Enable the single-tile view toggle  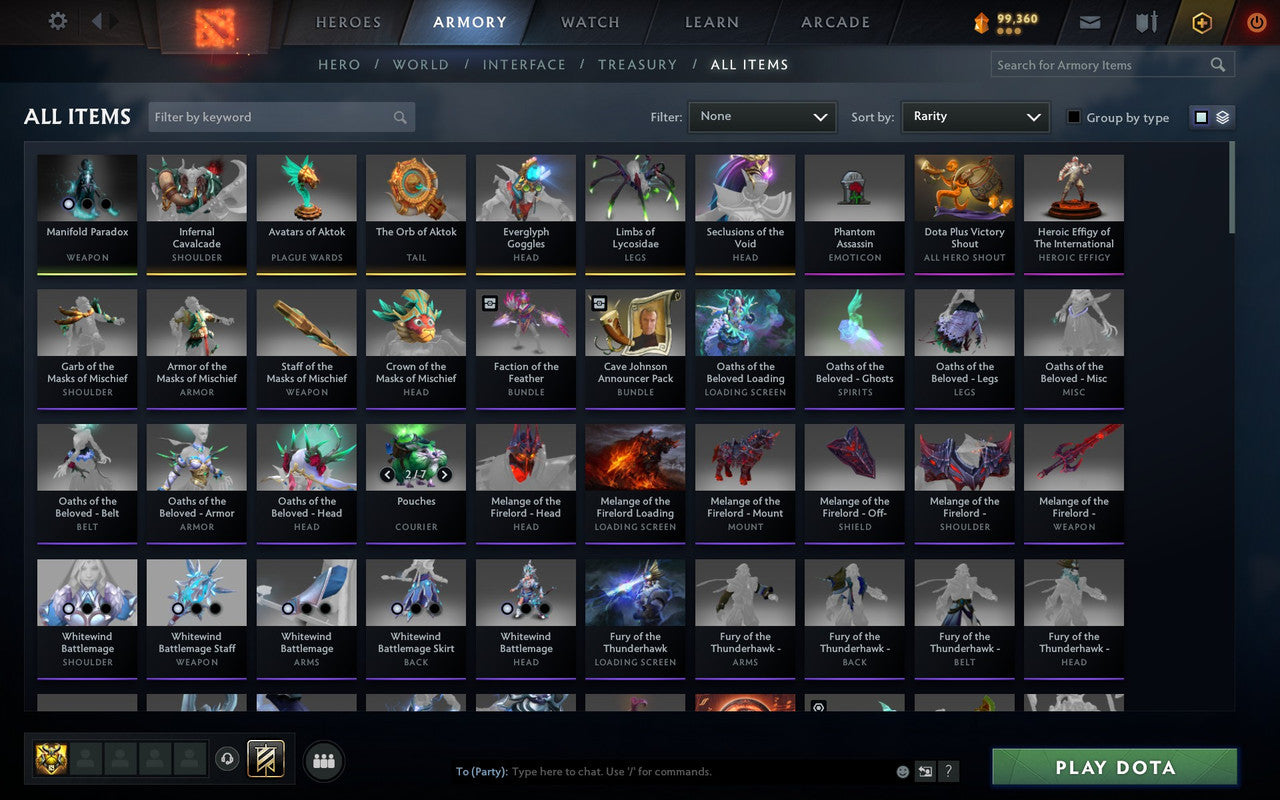(1203, 116)
